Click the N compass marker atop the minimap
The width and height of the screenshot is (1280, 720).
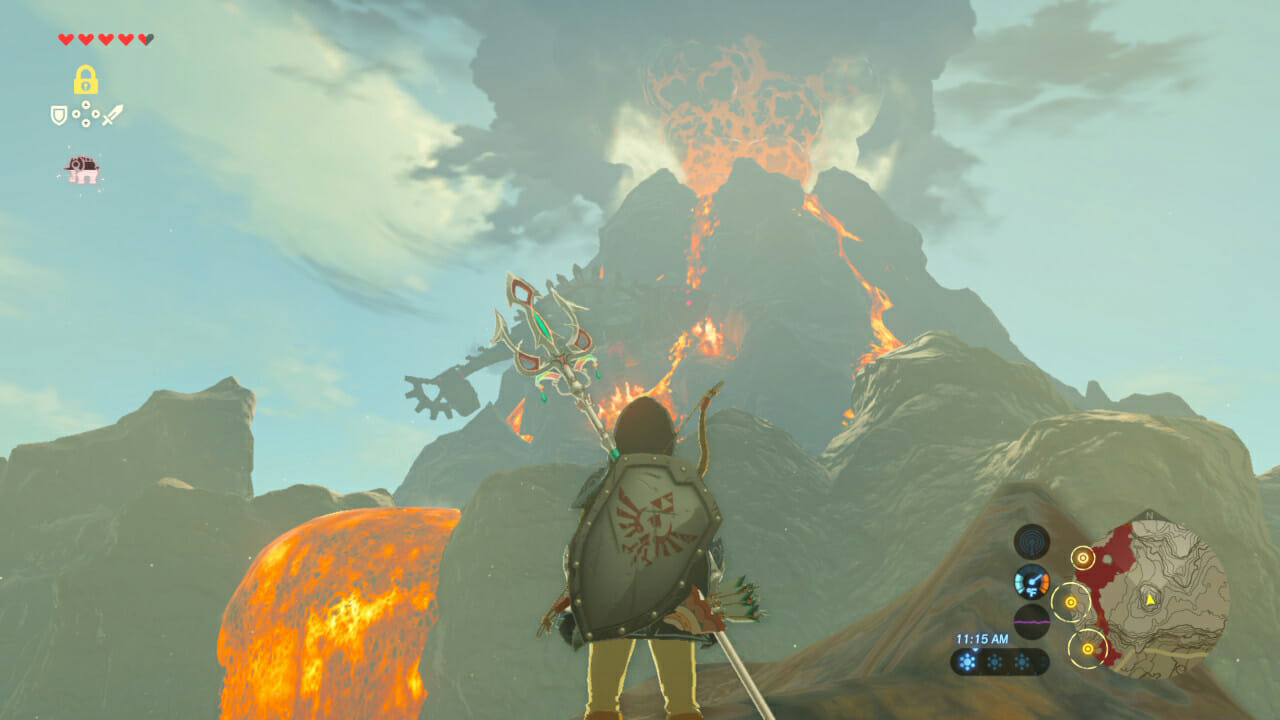(1149, 514)
